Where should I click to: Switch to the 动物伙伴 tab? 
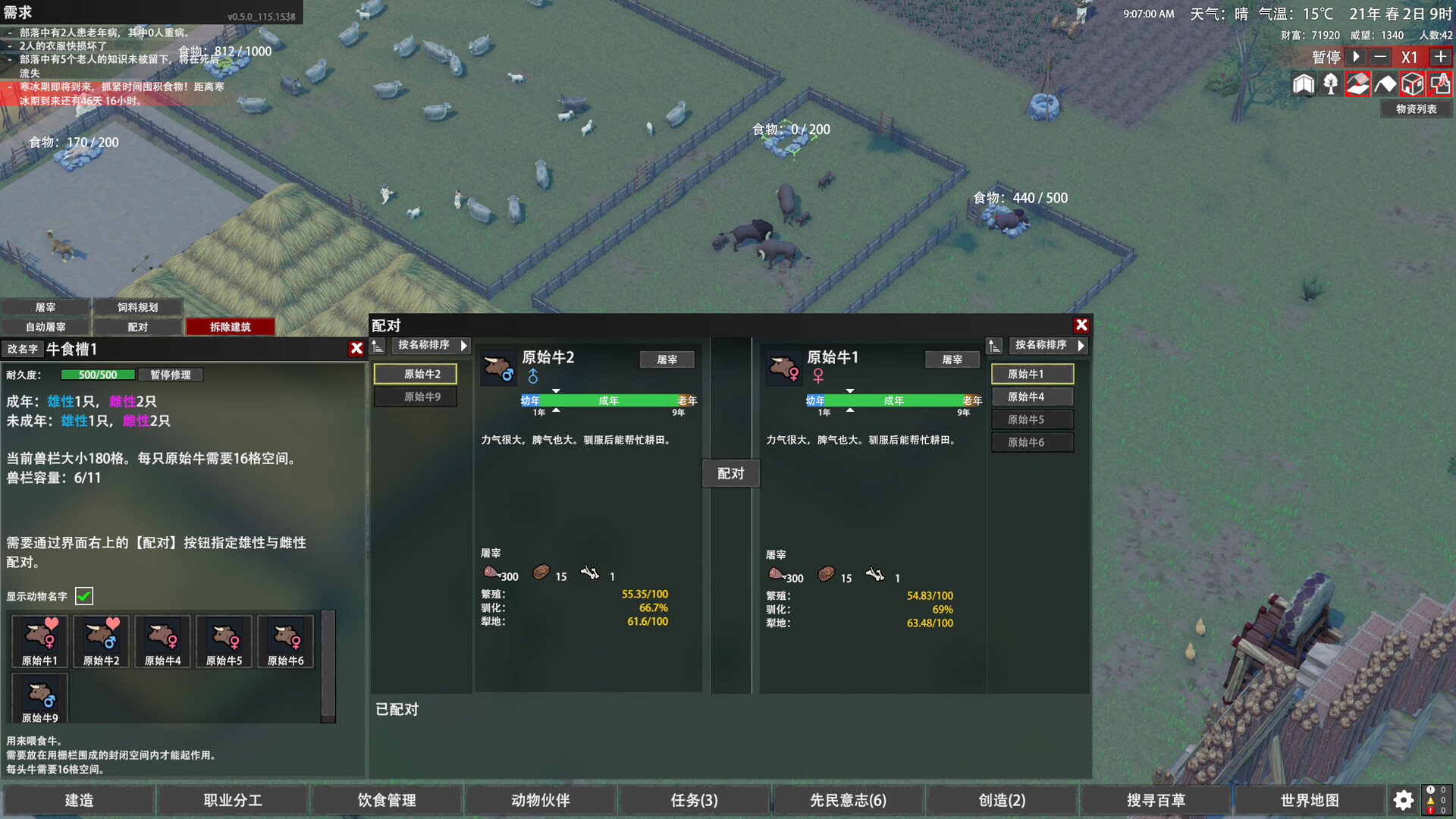[x=540, y=800]
